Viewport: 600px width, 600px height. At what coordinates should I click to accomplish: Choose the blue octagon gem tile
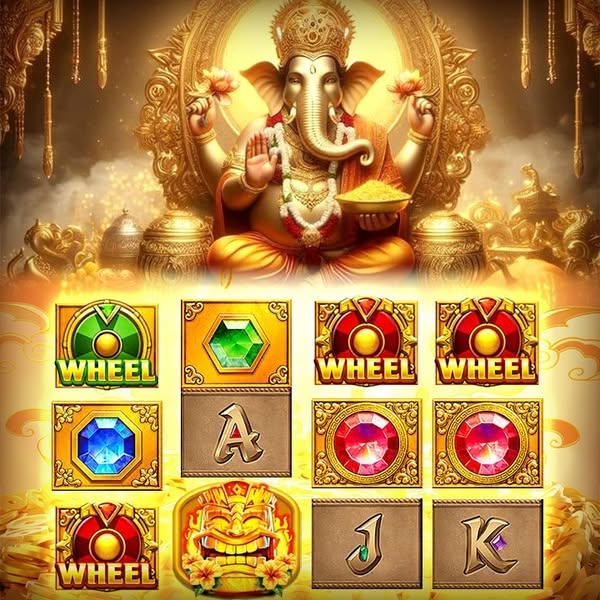tap(106, 445)
